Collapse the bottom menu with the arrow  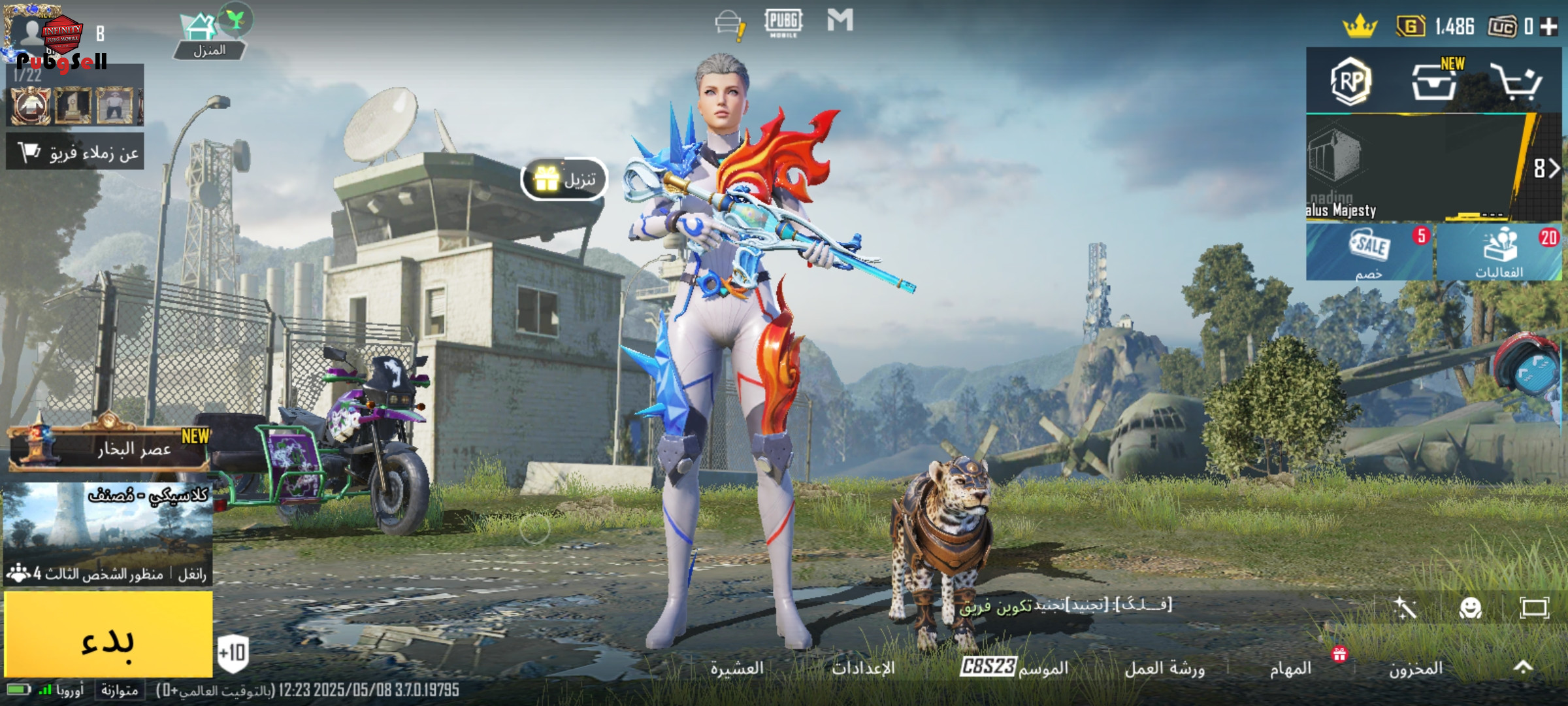pyautogui.click(x=1524, y=667)
